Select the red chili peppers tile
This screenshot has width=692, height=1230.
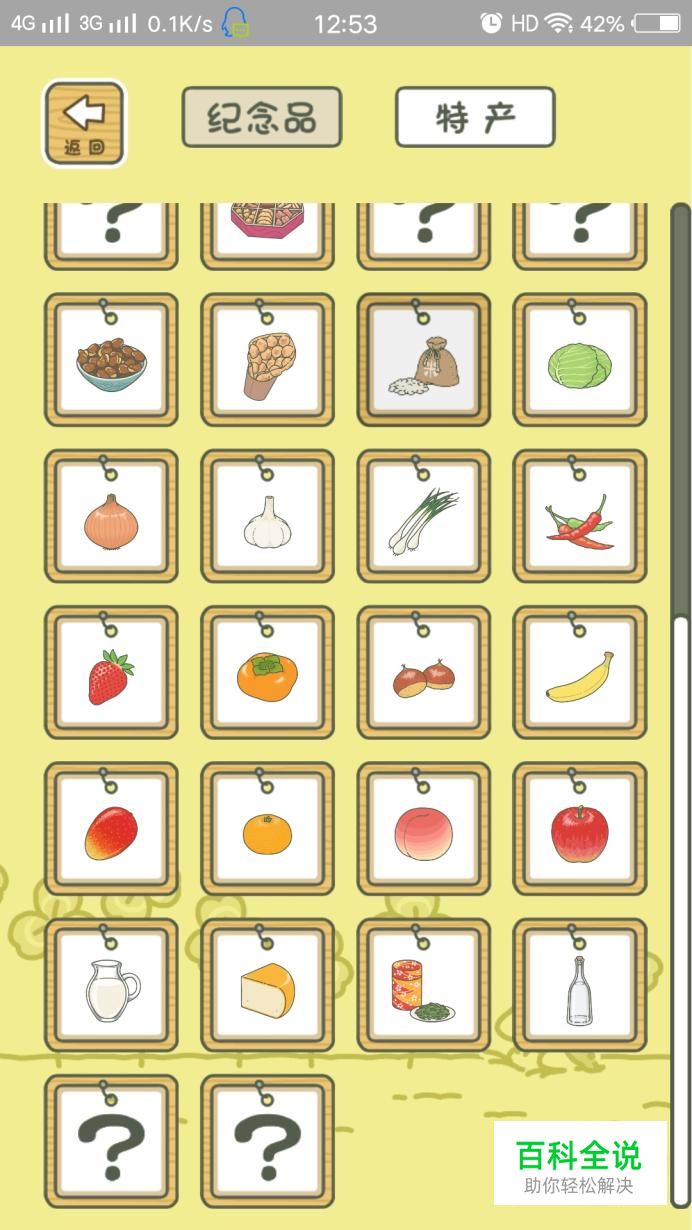click(580, 518)
